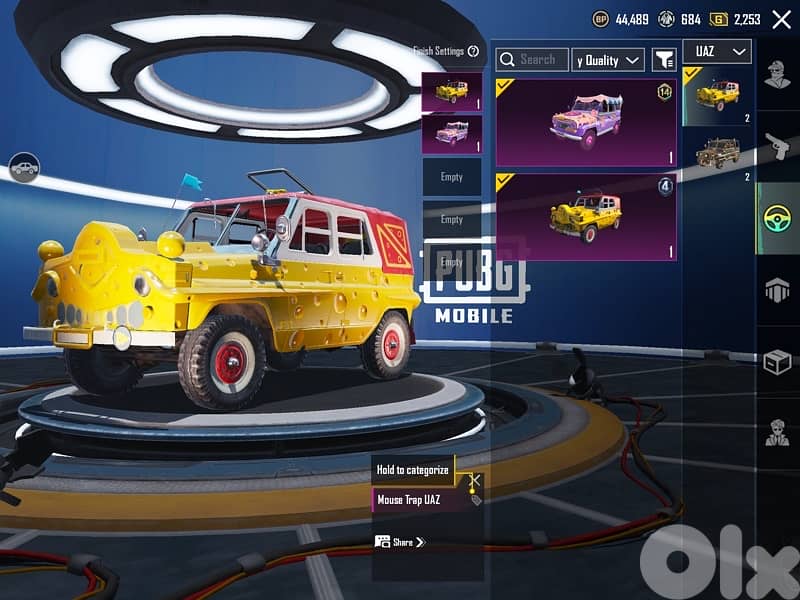The width and height of the screenshot is (800, 600).
Task: Select the steering wheel vehicles tab
Action: pos(777,218)
